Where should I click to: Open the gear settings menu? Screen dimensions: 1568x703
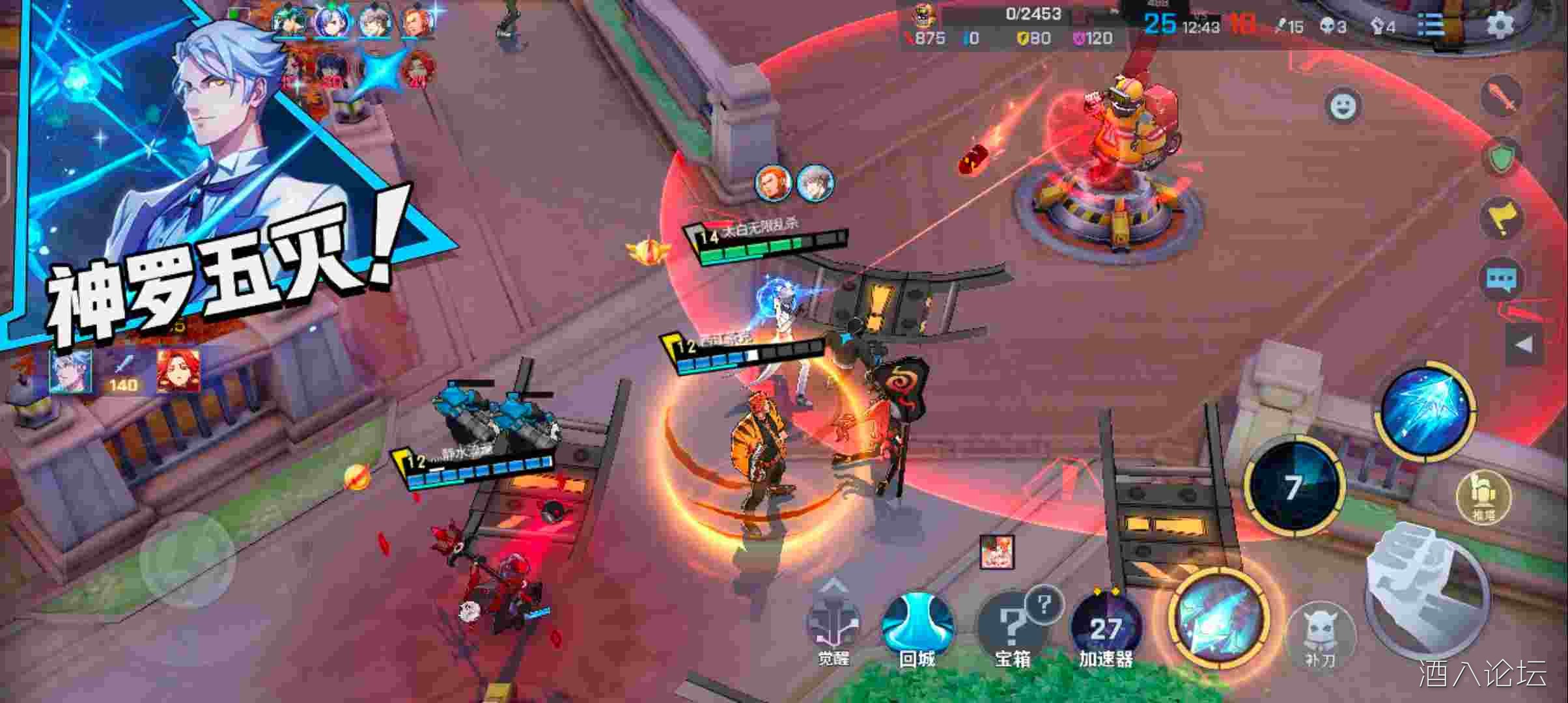1499,26
